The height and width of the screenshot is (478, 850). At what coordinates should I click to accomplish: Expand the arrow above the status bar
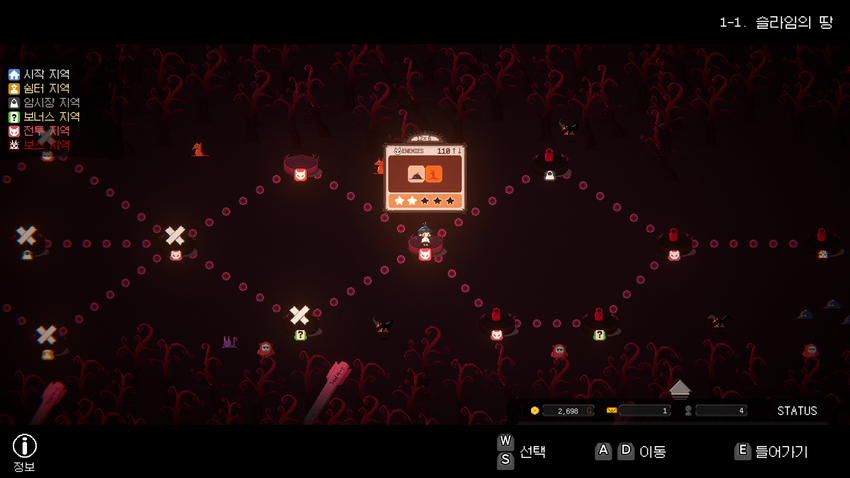680,387
